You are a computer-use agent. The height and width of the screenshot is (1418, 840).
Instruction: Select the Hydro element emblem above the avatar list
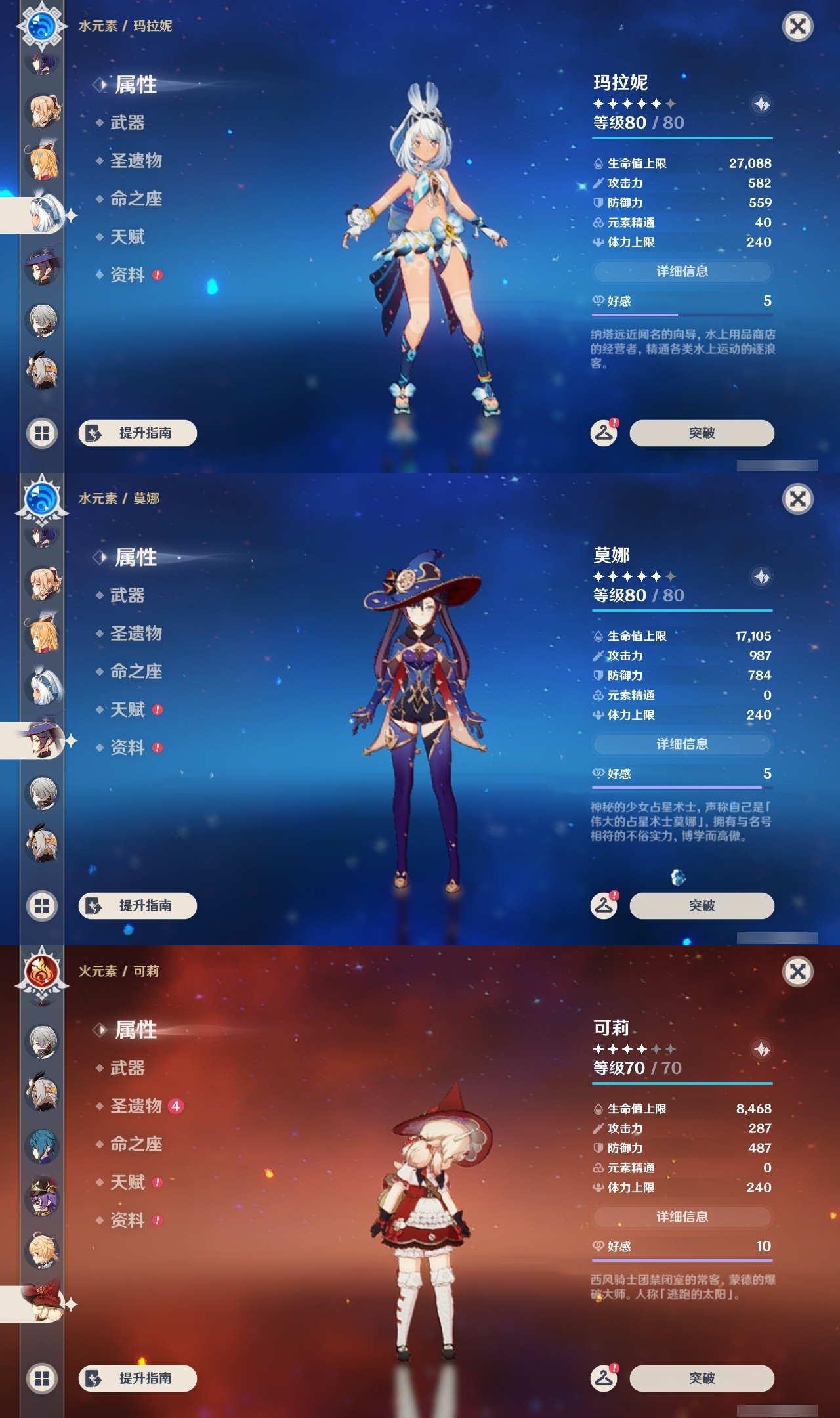coord(41,27)
